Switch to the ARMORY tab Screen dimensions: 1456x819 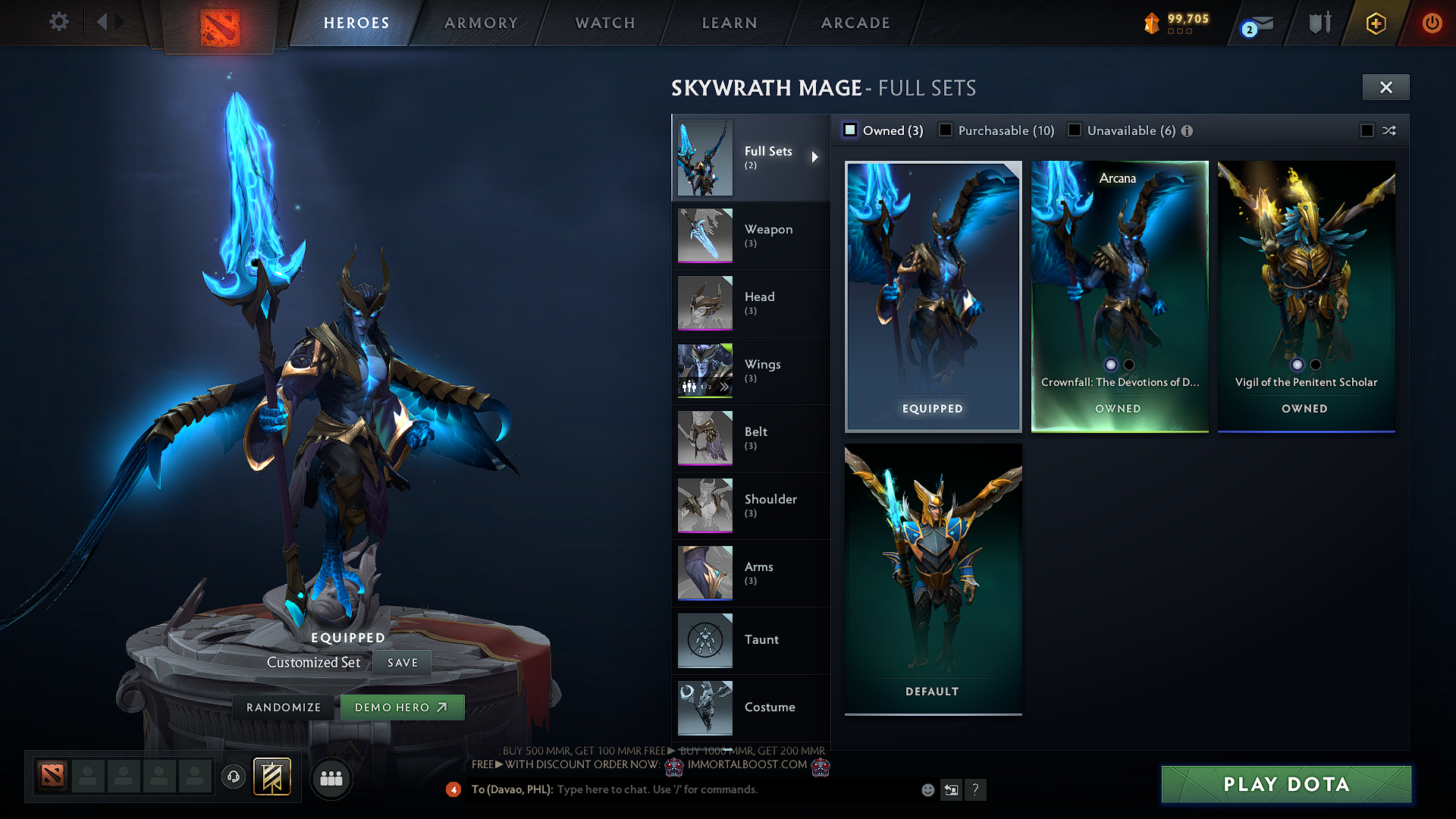[481, 23]
